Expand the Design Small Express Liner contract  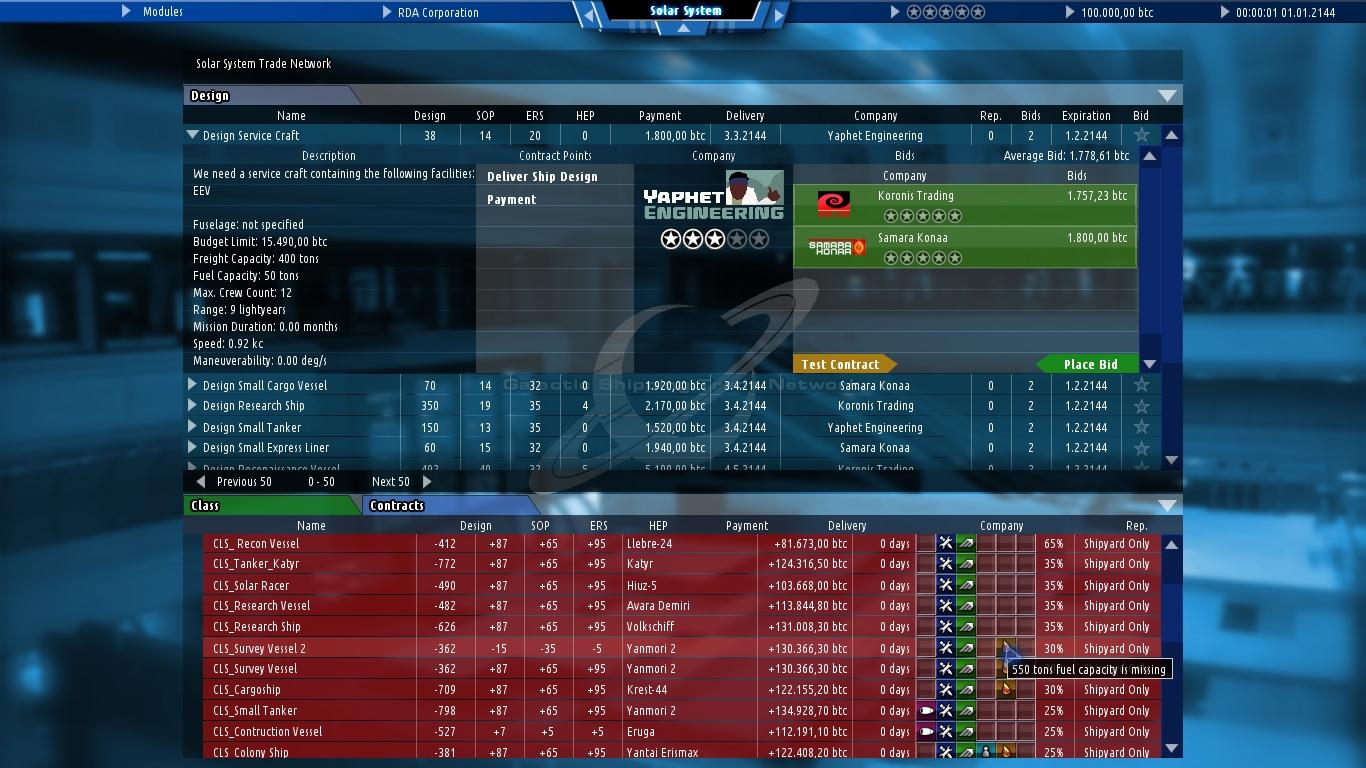point(191,448)
